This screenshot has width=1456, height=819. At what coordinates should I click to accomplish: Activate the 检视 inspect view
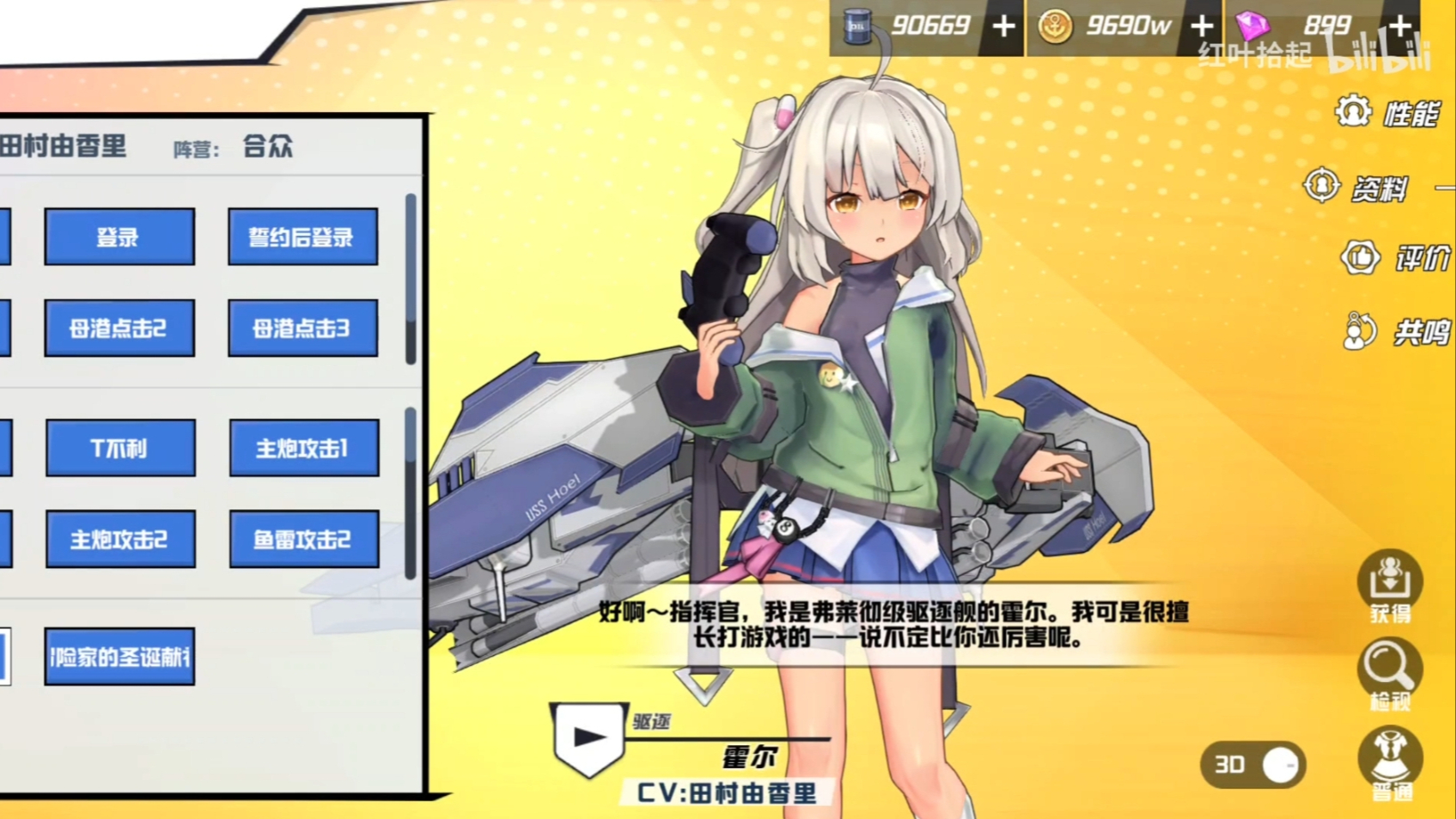(1389, 674)
